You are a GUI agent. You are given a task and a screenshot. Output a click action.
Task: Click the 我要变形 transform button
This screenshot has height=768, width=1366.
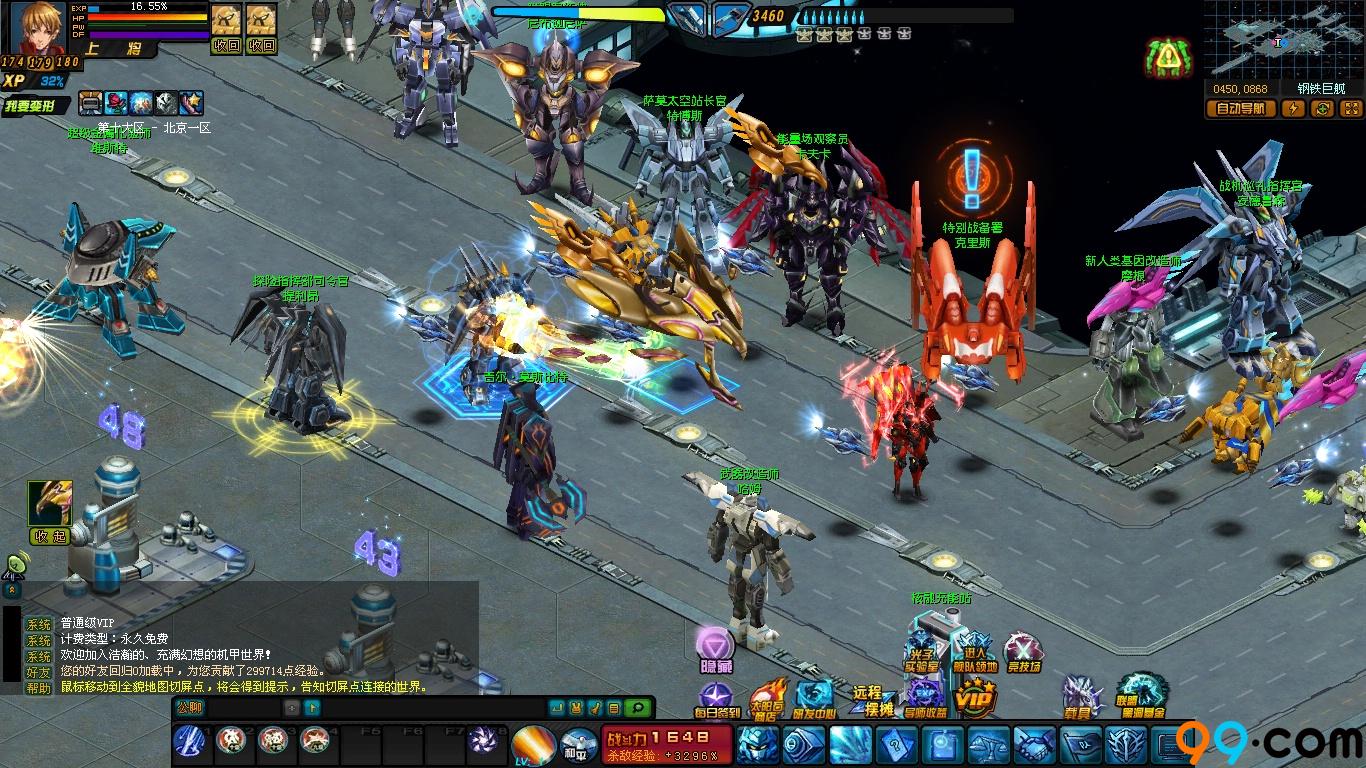coord(36,106)
